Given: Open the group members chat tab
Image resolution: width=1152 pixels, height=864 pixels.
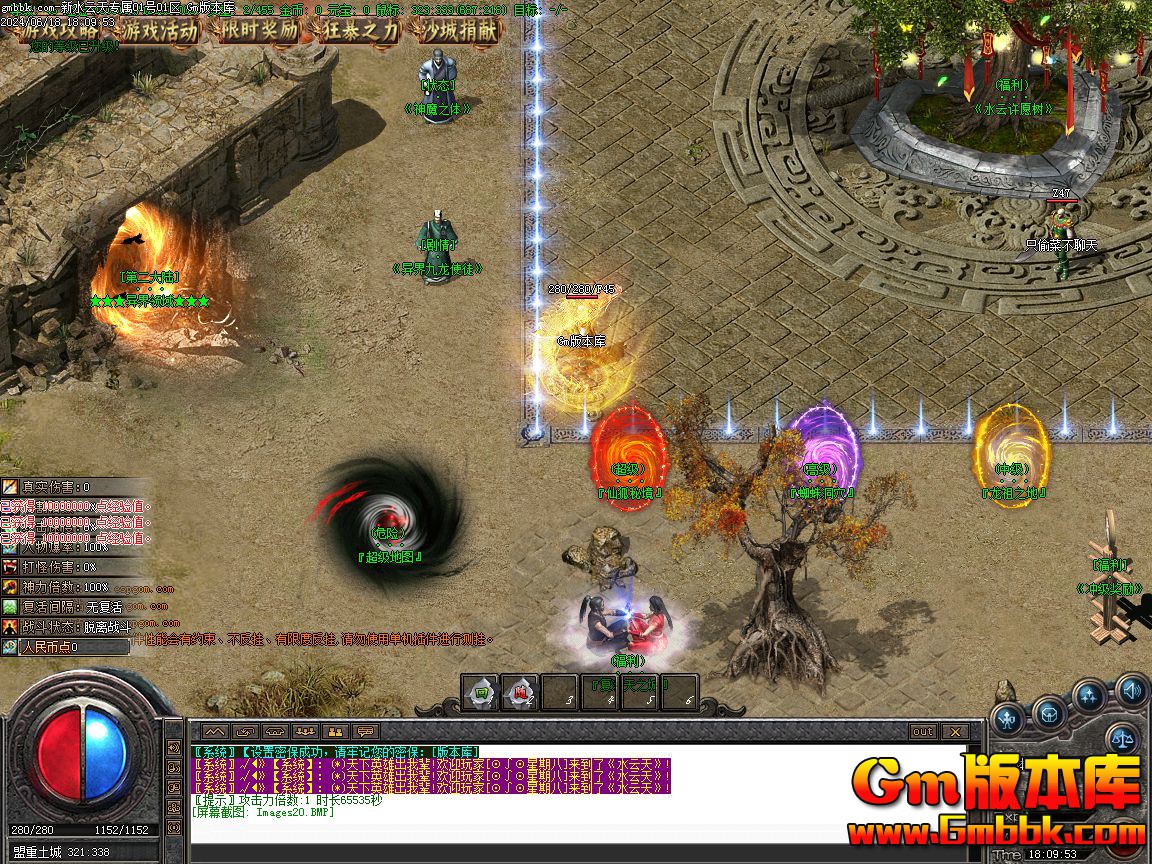Looking at the screenshot, I should click(305, 731).
